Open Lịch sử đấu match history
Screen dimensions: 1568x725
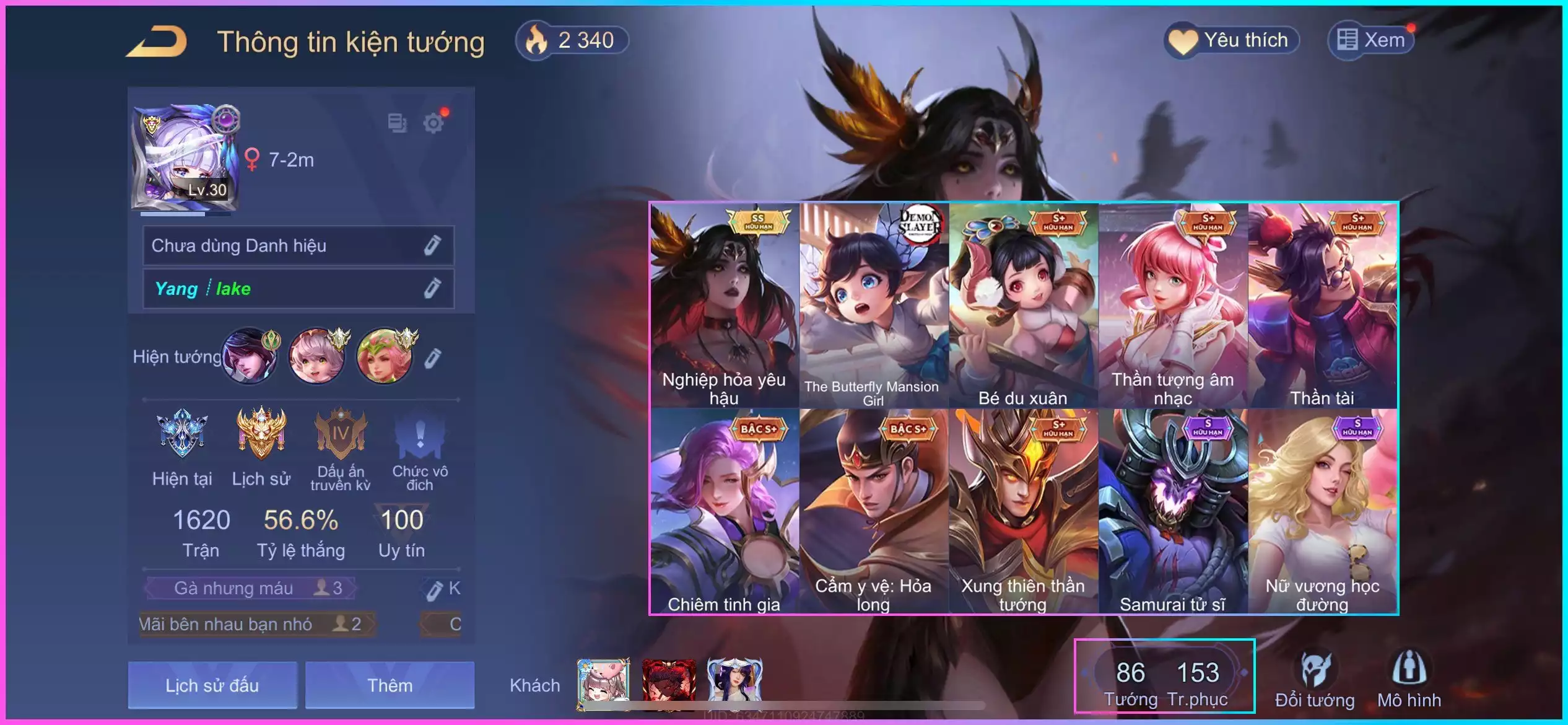212,685
